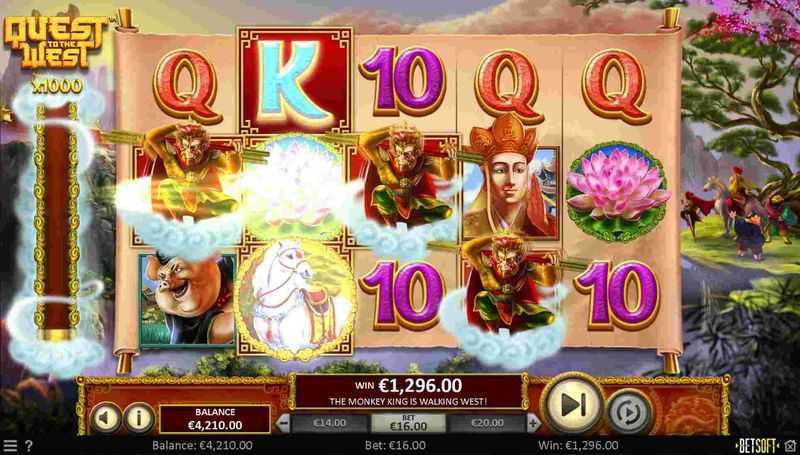800x455 pixels.
Task: Open help via the question mark icon
Action: [x=28, y=446]
